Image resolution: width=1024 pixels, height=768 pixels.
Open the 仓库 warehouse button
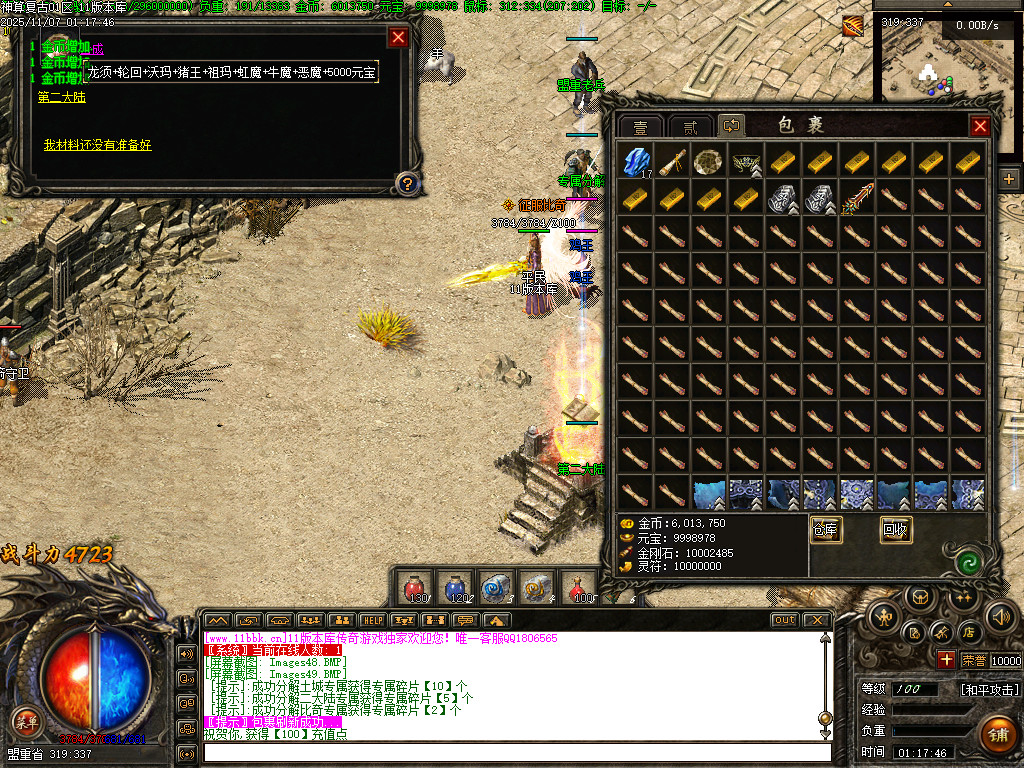coord(825,529)
